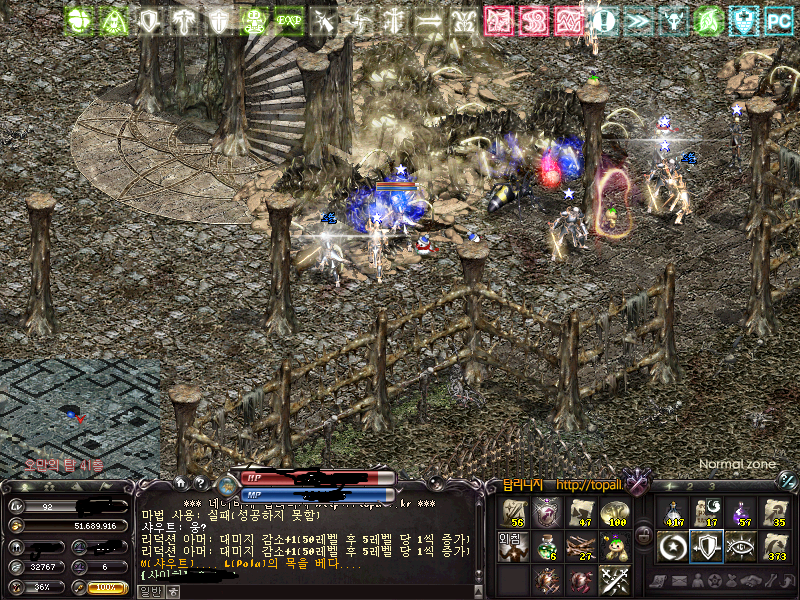Cast the crescent moon and star skill
The height and width of the screenshot is (600, 800).
click(x=673, y=546)
